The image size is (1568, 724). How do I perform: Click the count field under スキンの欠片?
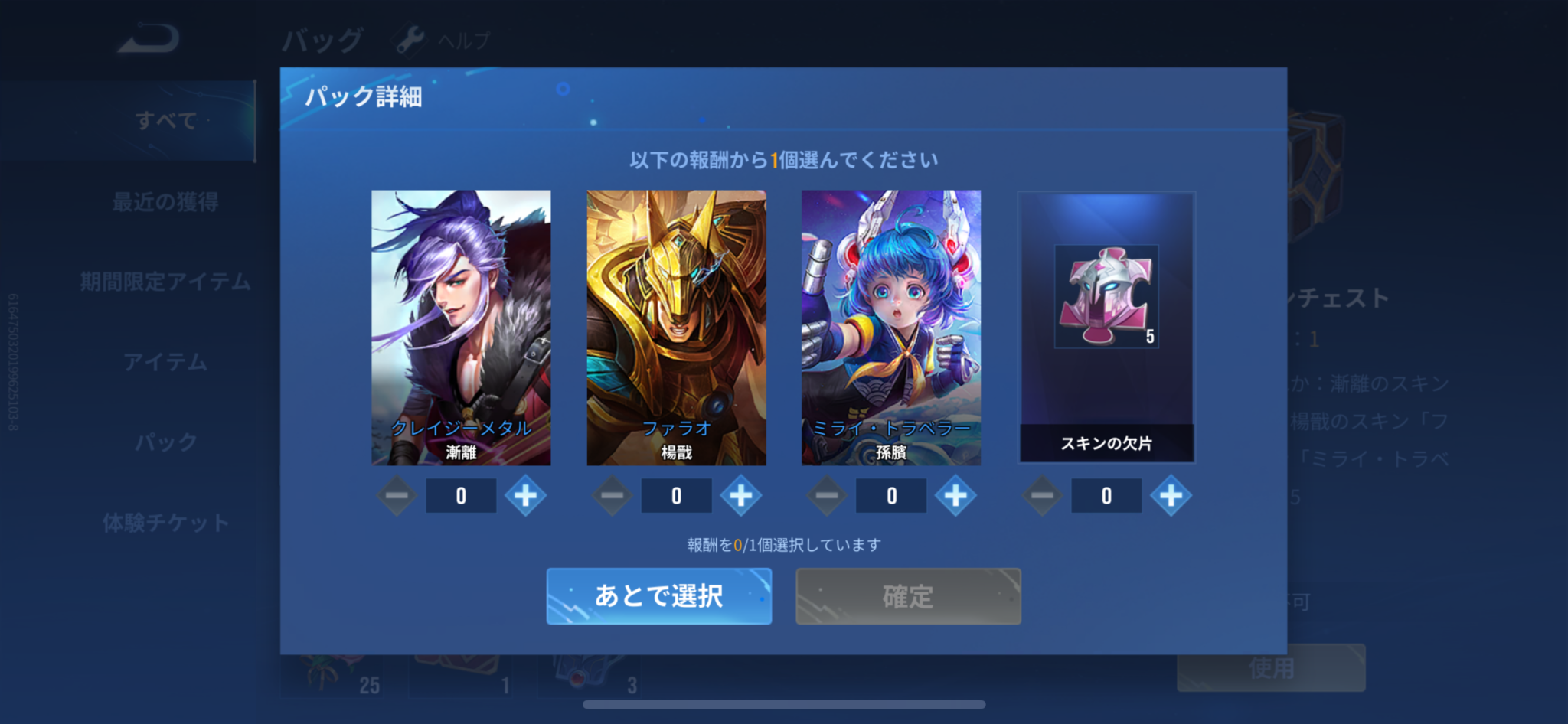(x=1106, y=495)
